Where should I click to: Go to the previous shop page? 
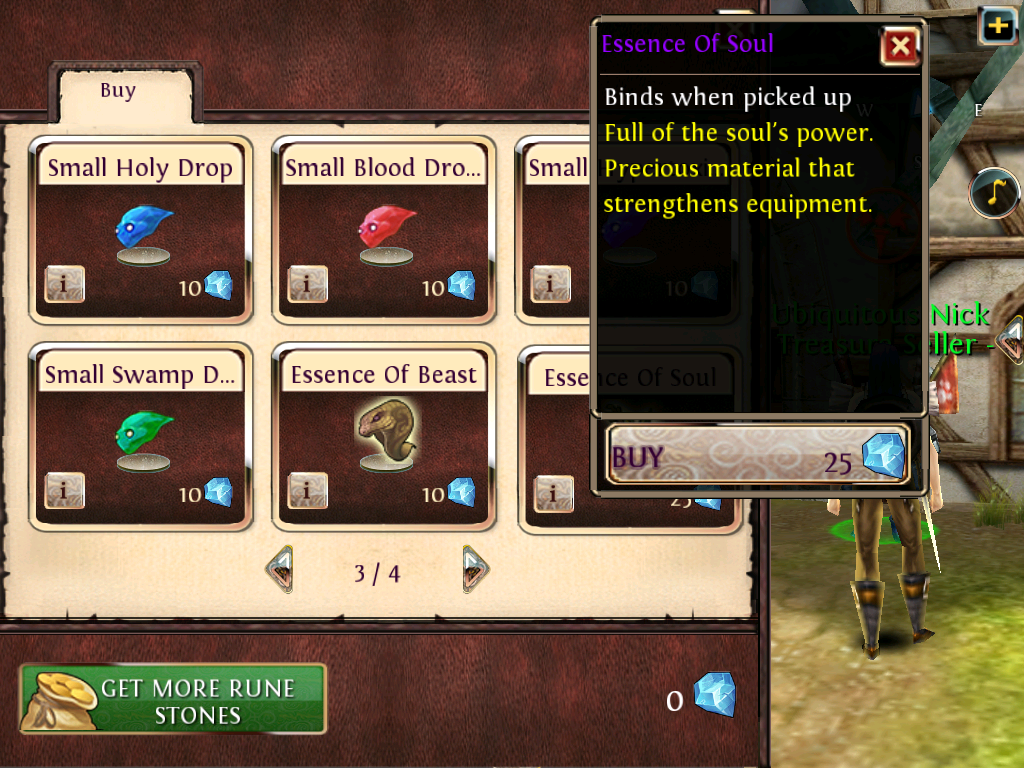280,570
